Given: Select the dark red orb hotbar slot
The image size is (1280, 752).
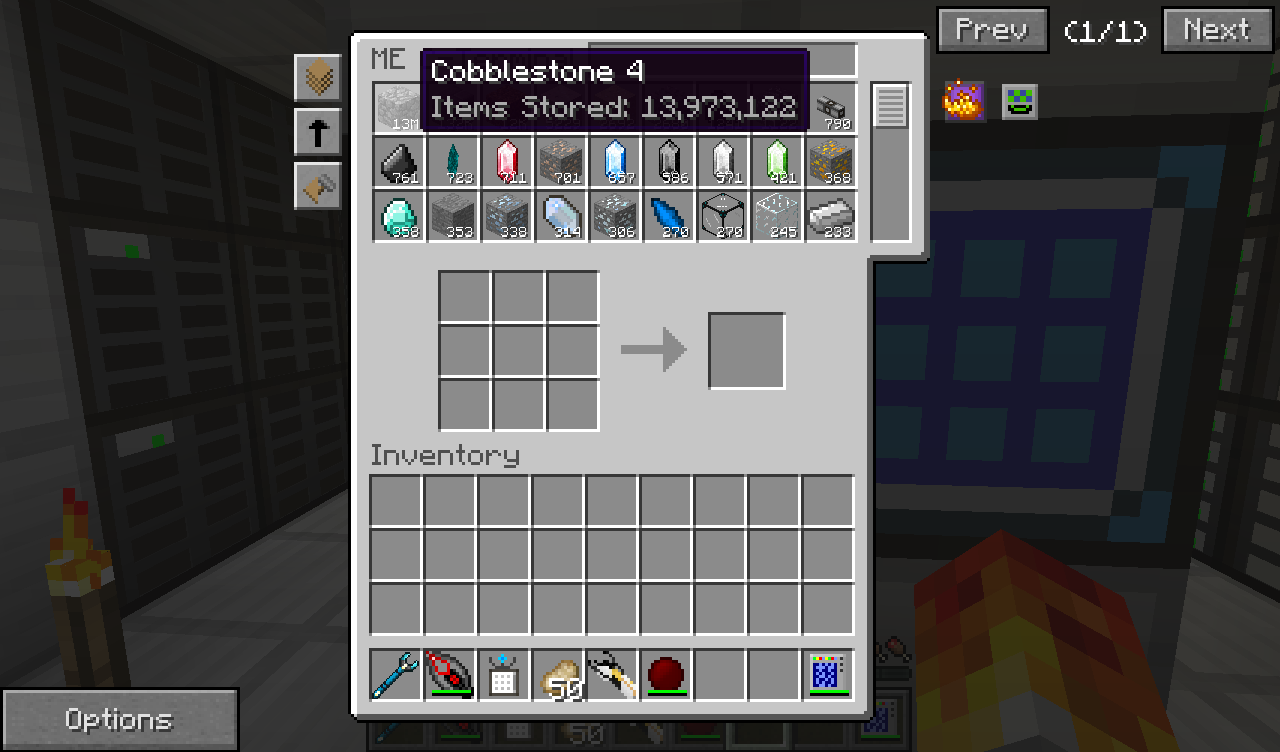Looking at the screenshot, I should [666, 675].
